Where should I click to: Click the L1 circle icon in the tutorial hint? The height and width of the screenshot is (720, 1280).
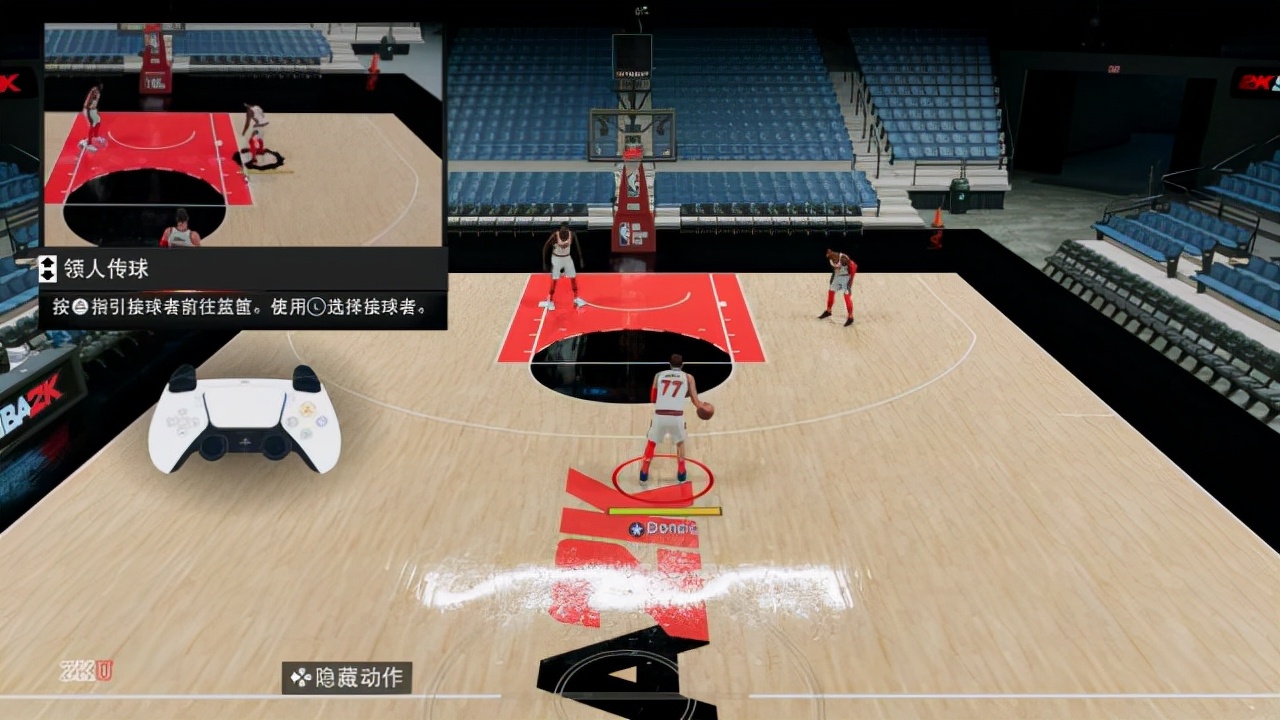coord(317,307)
